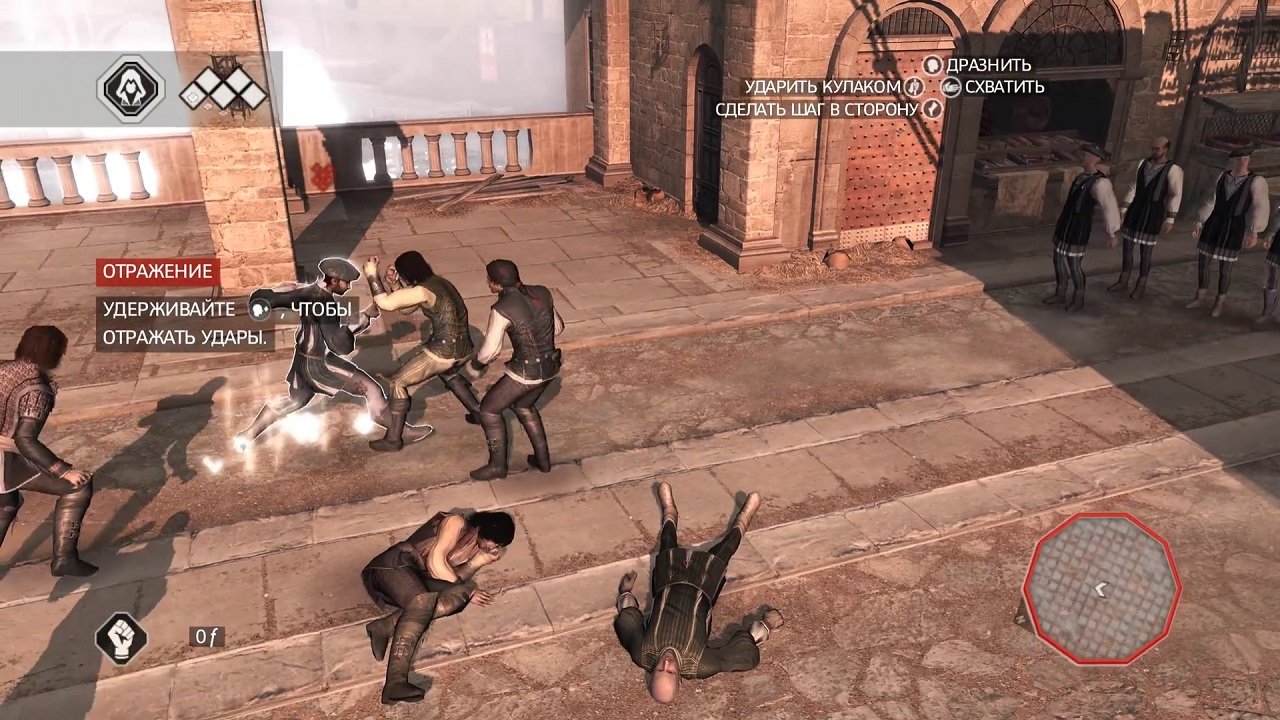Click the ОТРАЖЕНИЕ tutorial header
This screenshot has width=1280, height=720.
pos(156,271)
